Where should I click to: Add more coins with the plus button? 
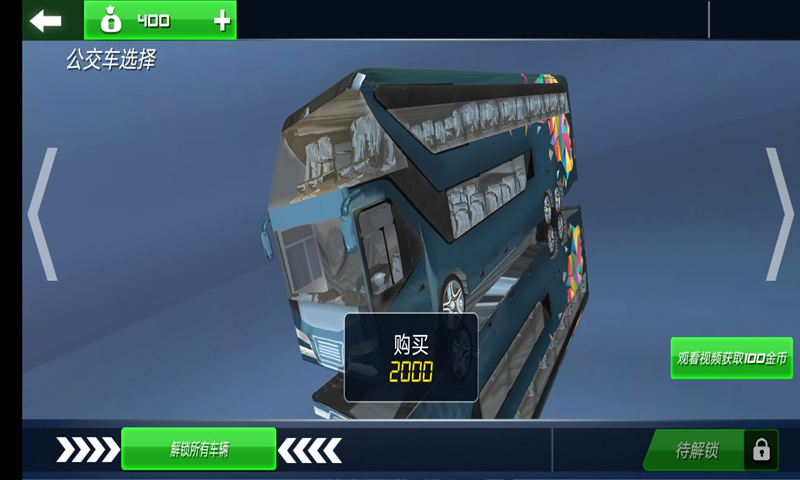[x=221, y=20]
